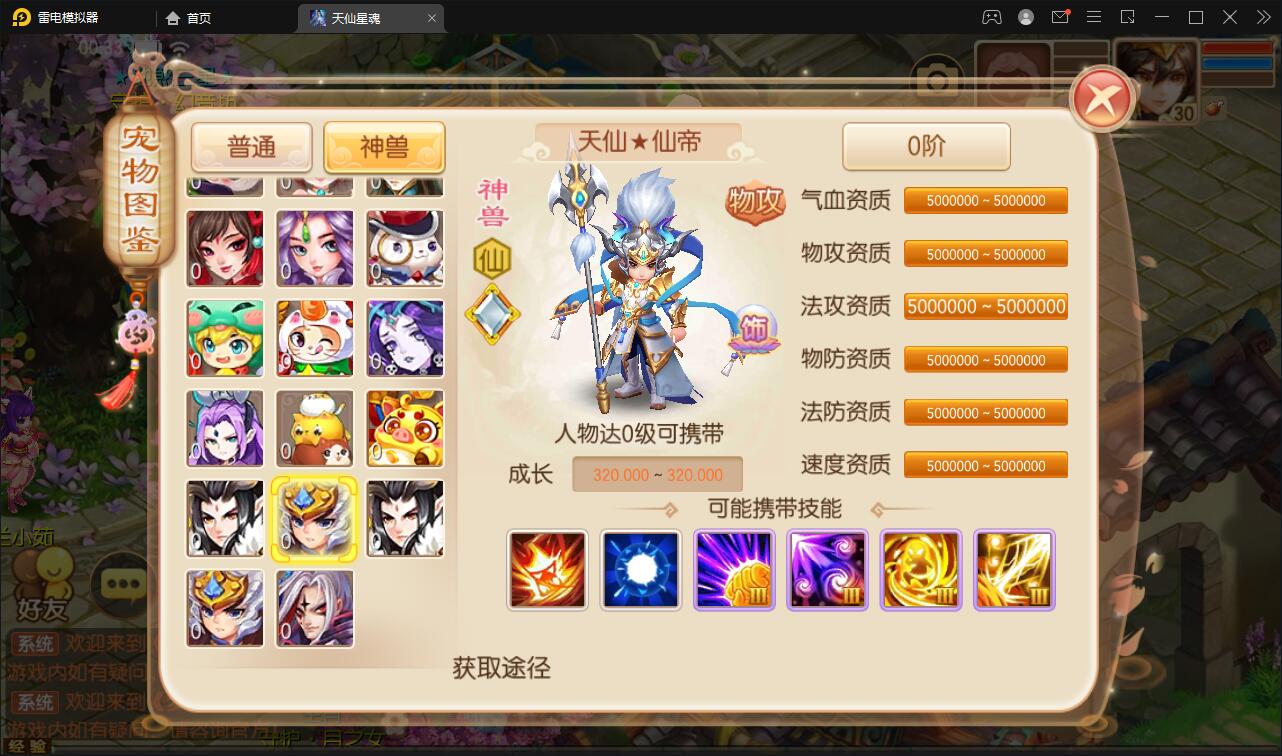This screenshot has width=1282, height=756.
Task: Select the fiery slash skill icon
Action: point(547,570)
